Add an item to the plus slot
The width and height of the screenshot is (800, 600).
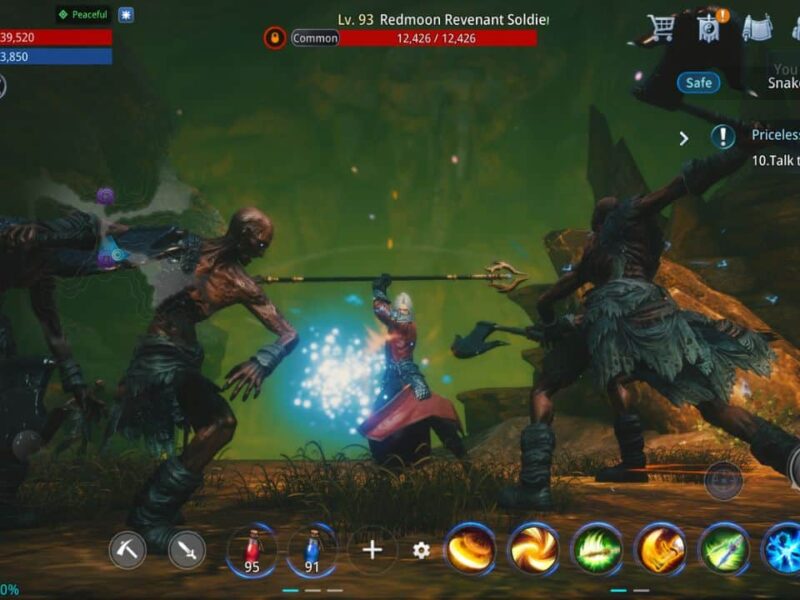(372, 550)
